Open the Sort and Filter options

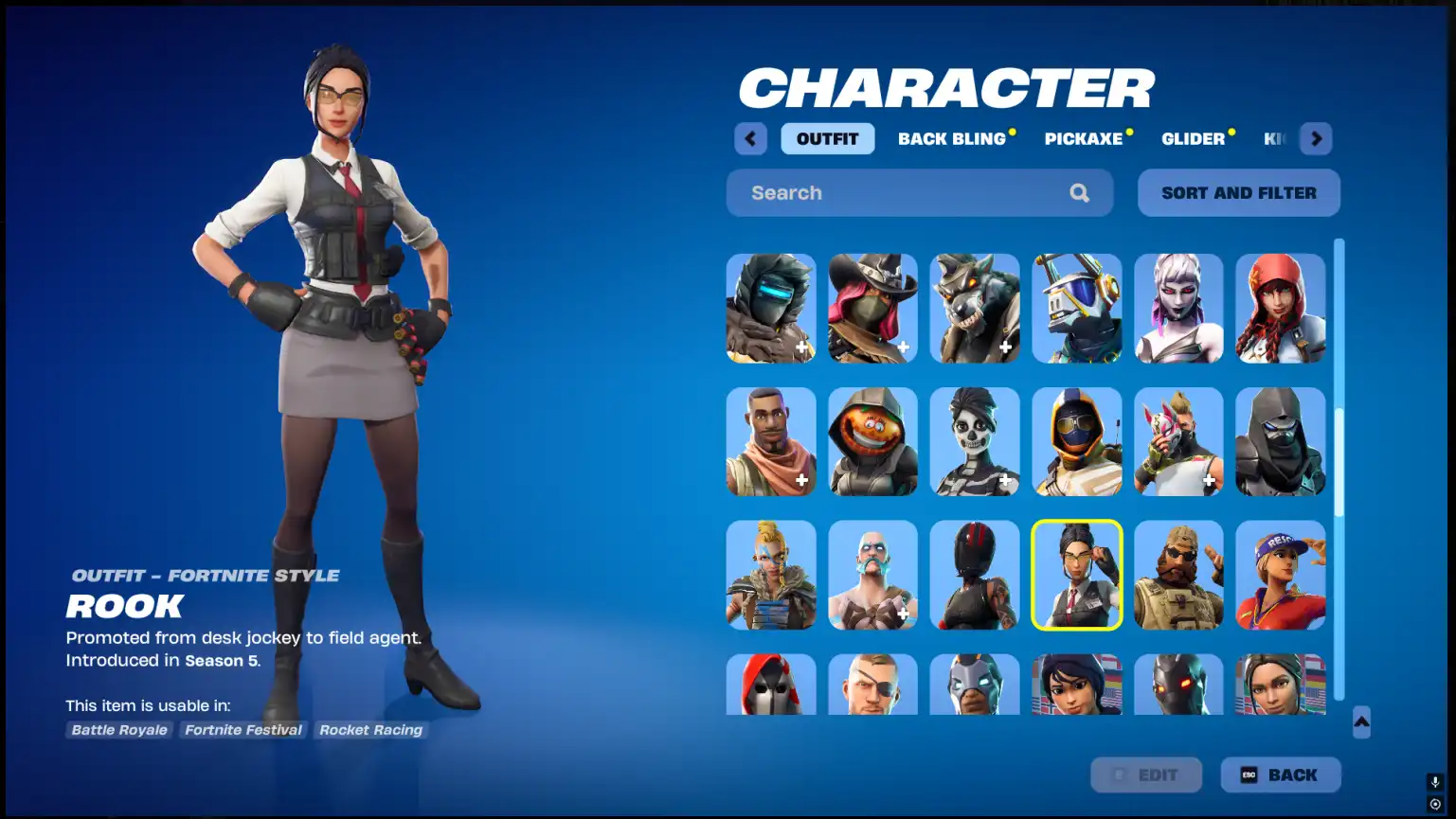(1238, 193)
